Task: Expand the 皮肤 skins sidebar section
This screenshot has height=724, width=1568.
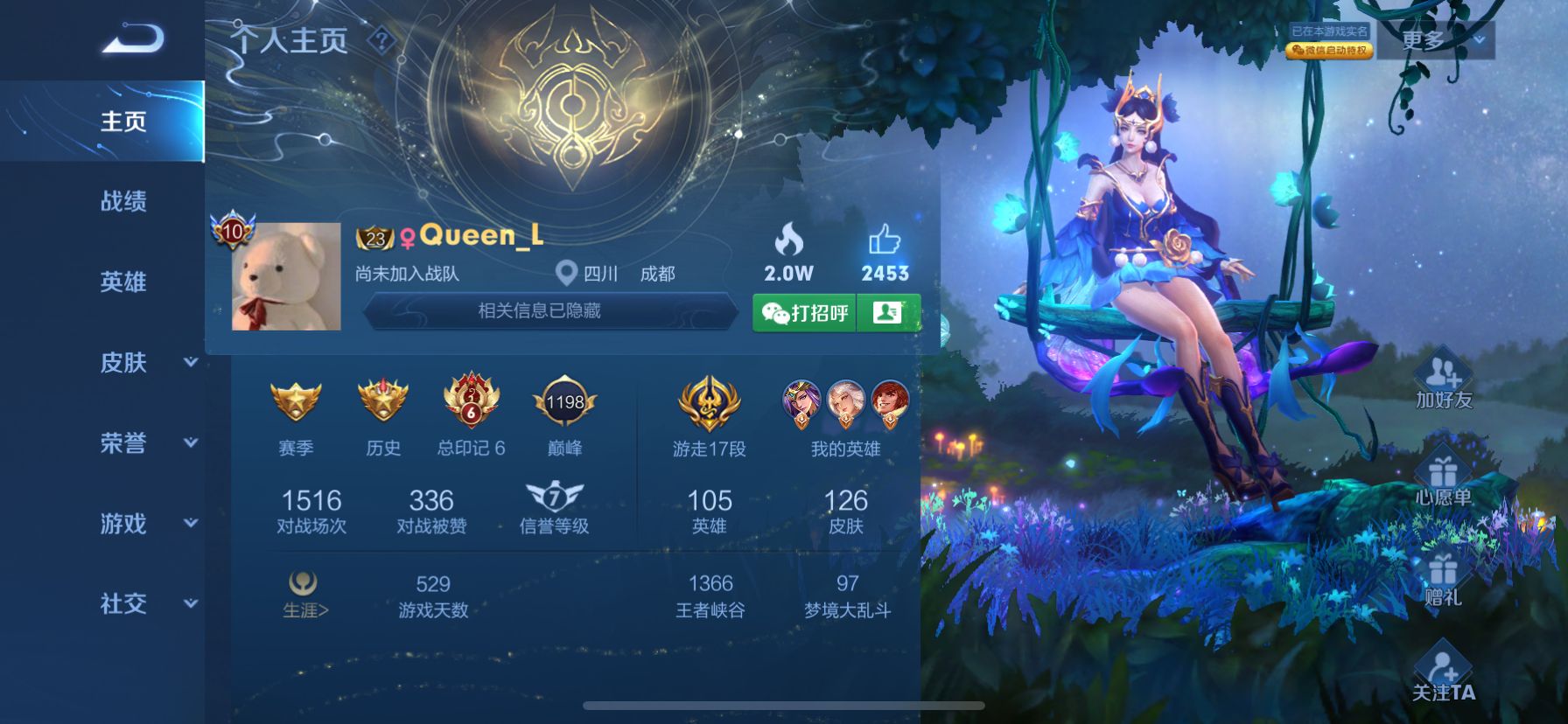Action: coord(122,363)
